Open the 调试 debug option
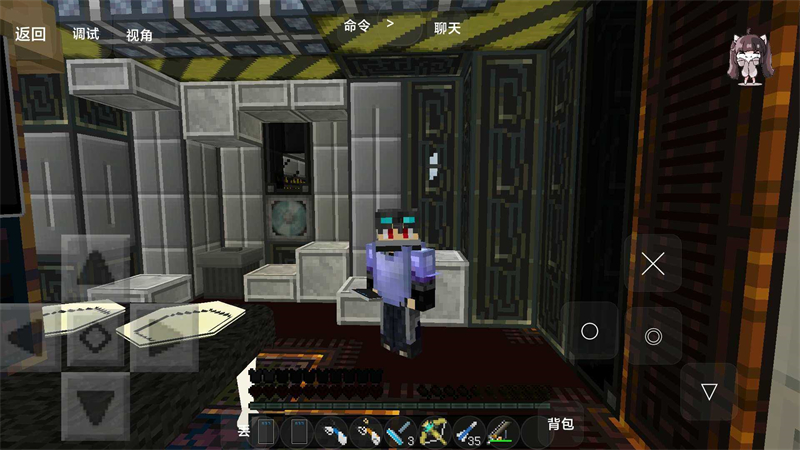The width and height of the screenshot is (800, 450). [86, 34]
